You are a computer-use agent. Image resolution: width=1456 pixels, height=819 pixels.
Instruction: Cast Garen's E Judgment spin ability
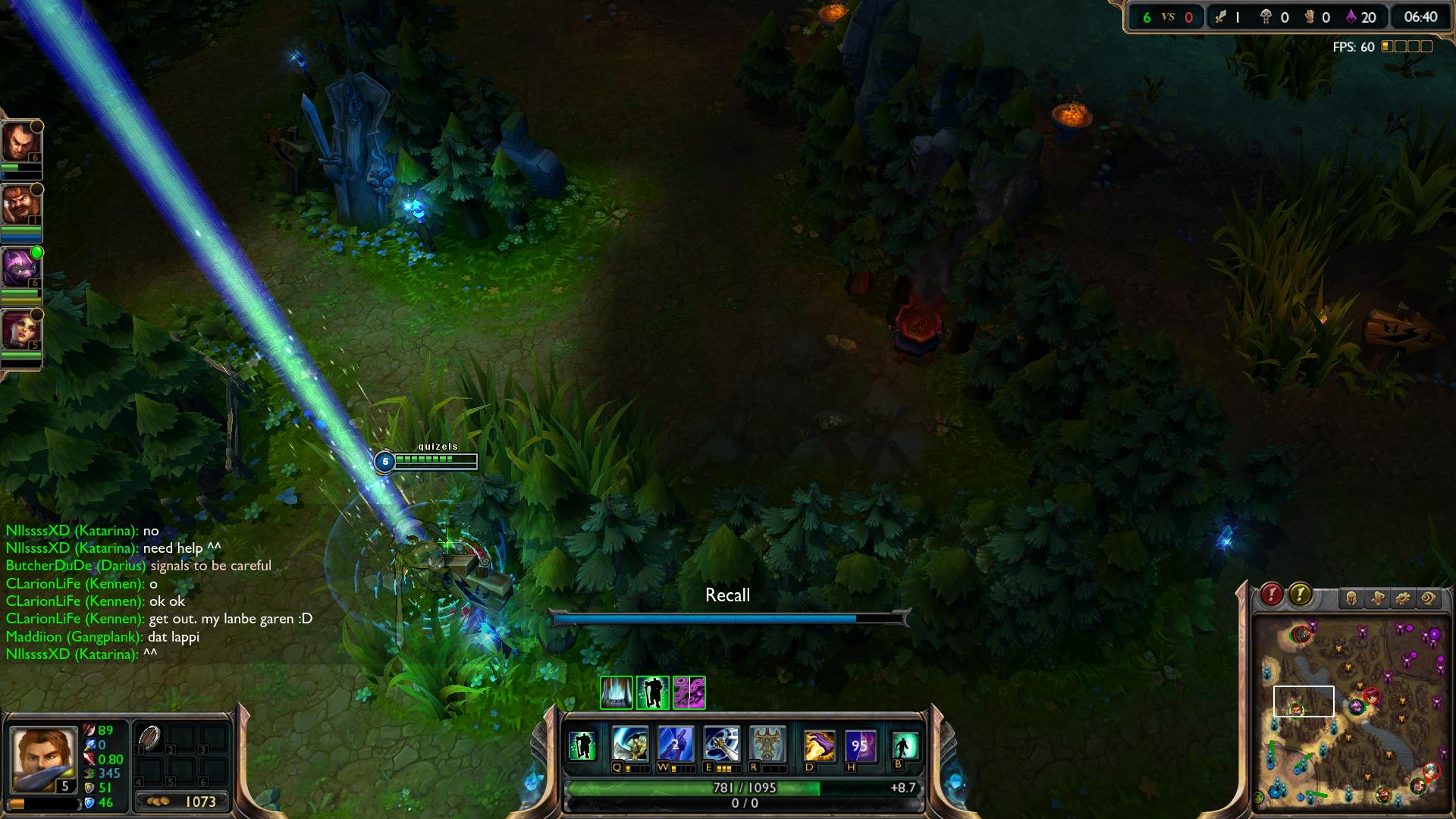721,745
